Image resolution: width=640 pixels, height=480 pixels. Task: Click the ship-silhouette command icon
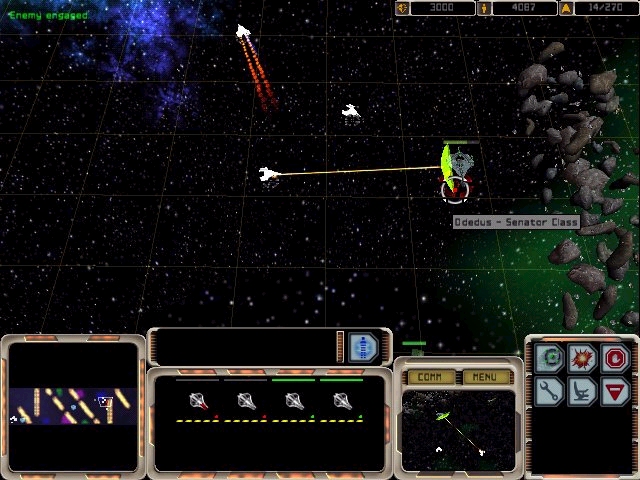point(582,390)
